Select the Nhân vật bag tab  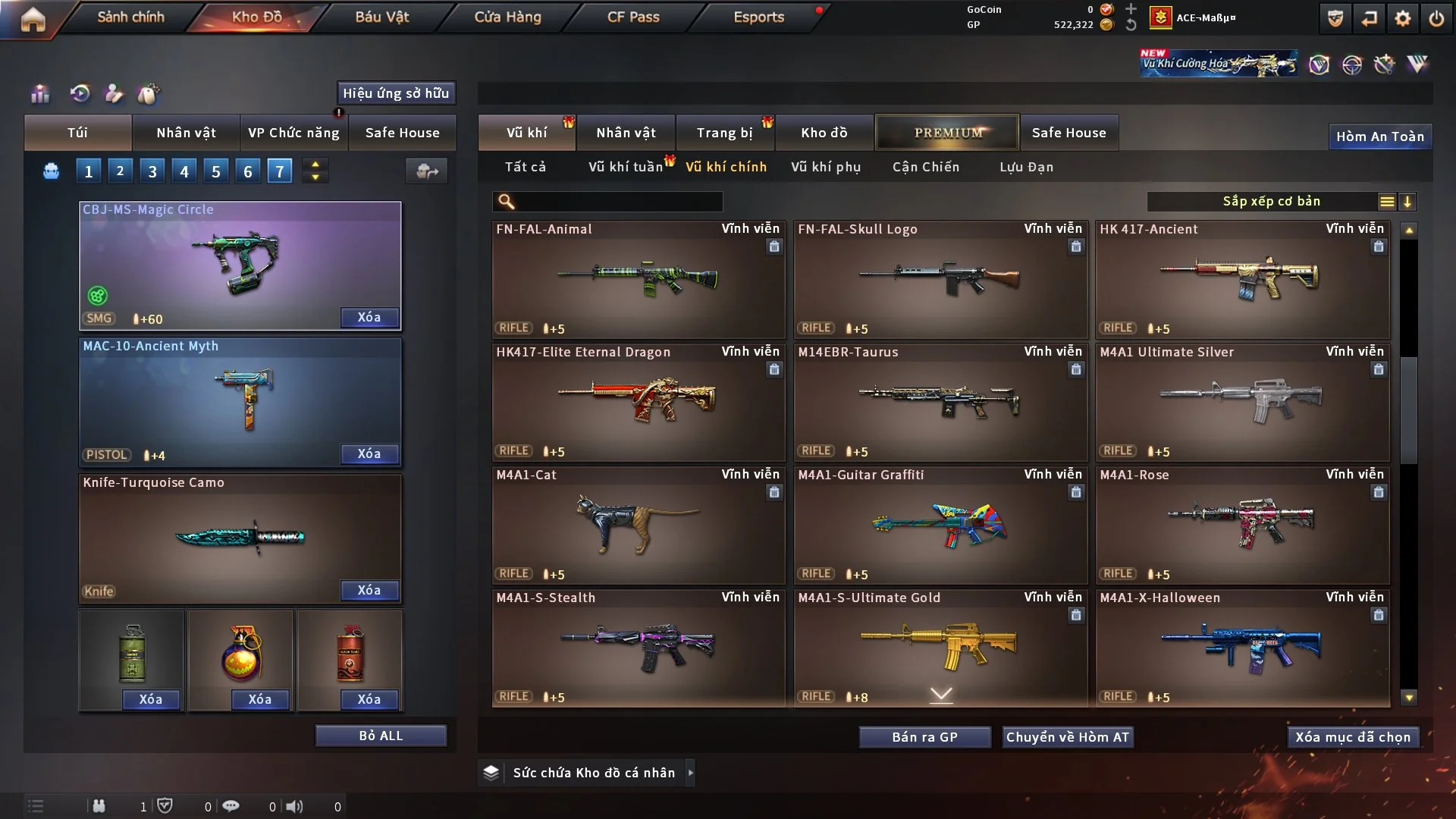tap(186, 133)
